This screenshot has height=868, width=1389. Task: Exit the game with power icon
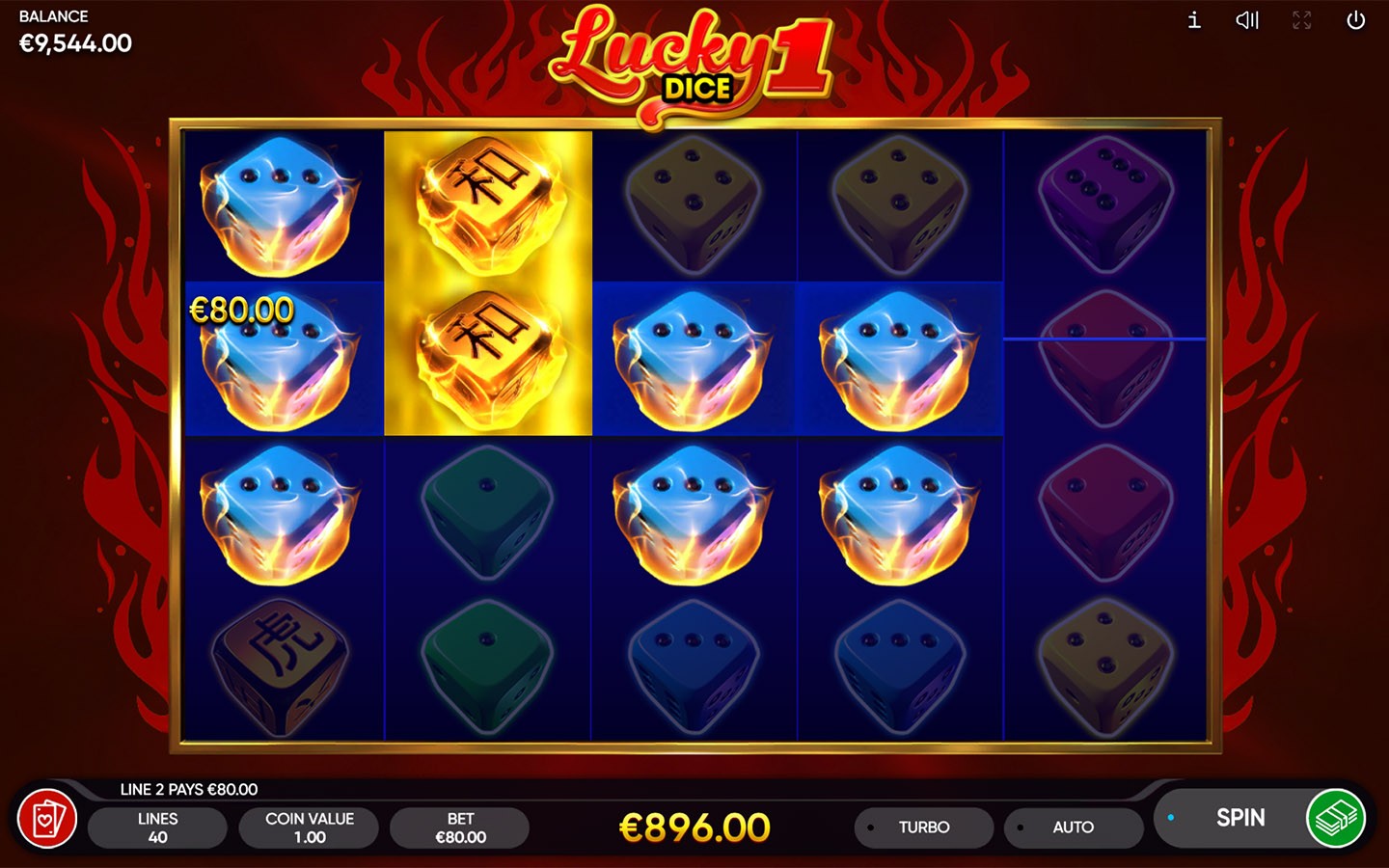click(1355, 20)
